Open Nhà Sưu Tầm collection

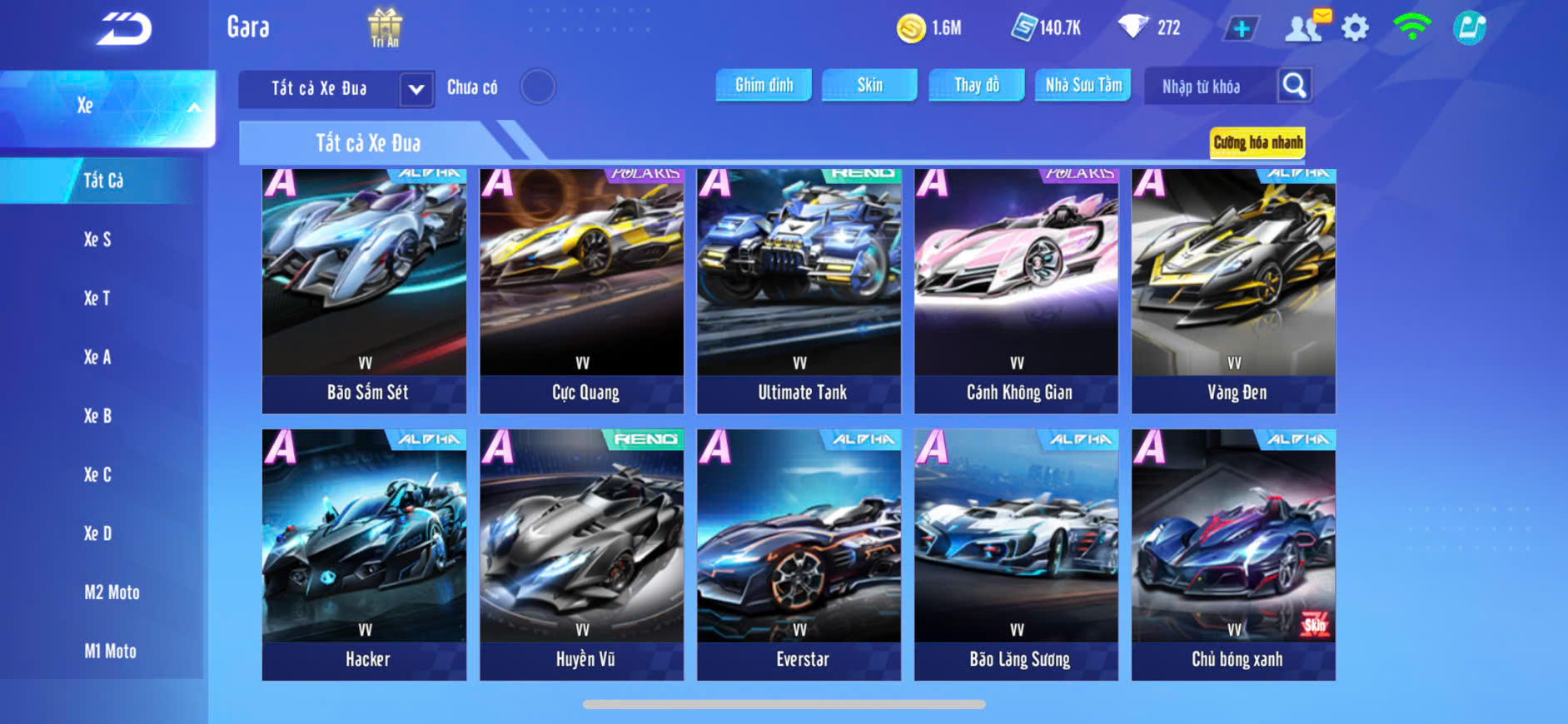pos(1083,85)
